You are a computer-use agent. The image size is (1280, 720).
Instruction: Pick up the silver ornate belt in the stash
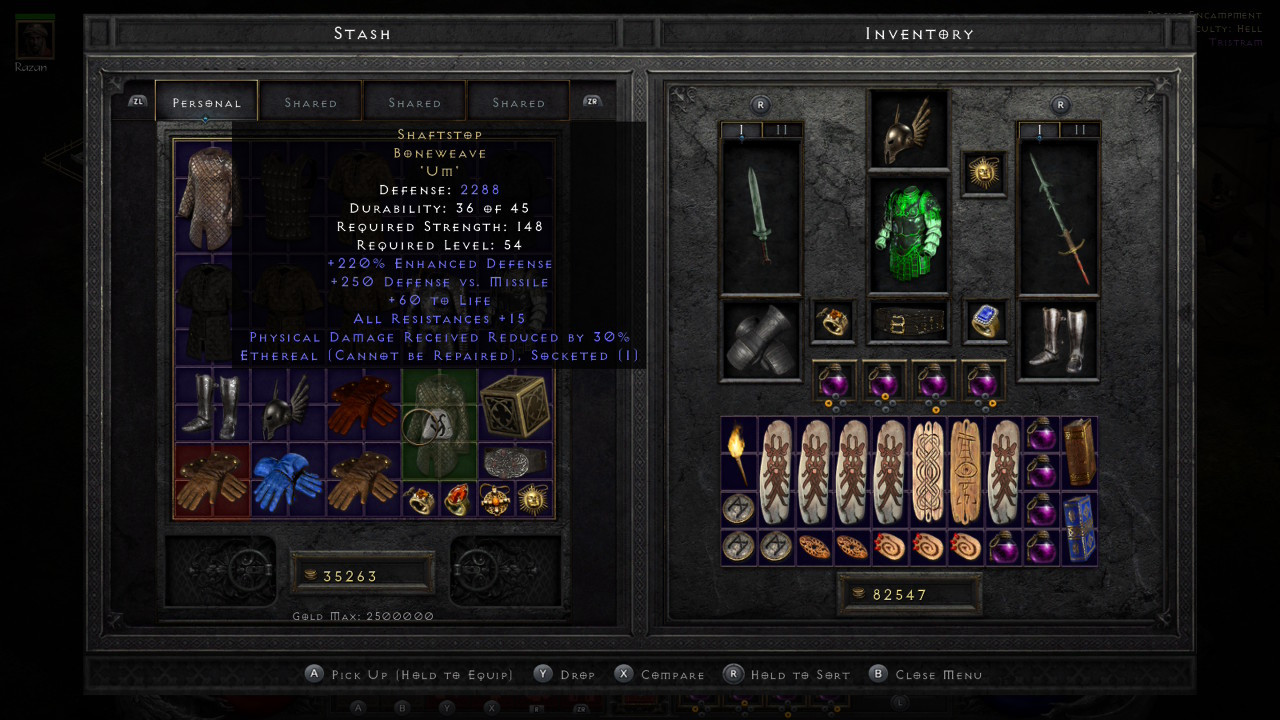[515, 462]
